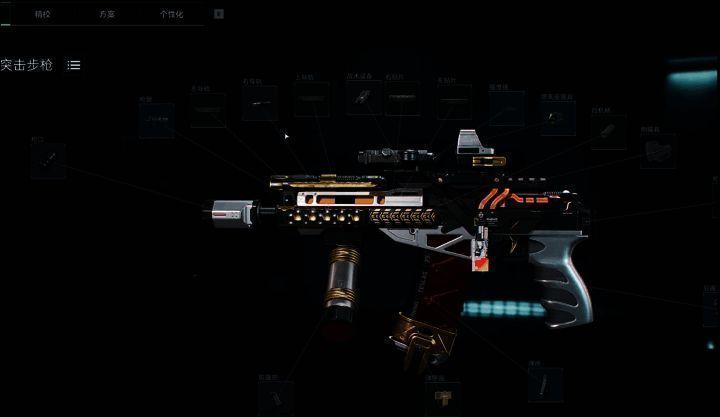
Task: Open the foregrip slot below the gun
Action: 274,397
